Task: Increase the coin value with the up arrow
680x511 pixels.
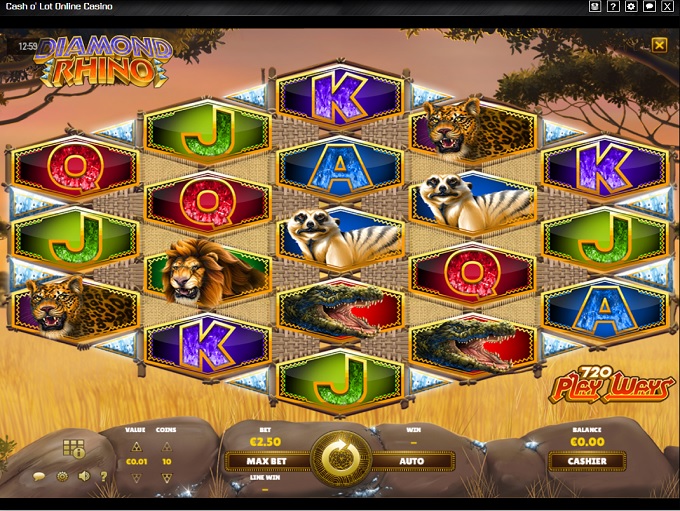Action: tap(137, 445)
